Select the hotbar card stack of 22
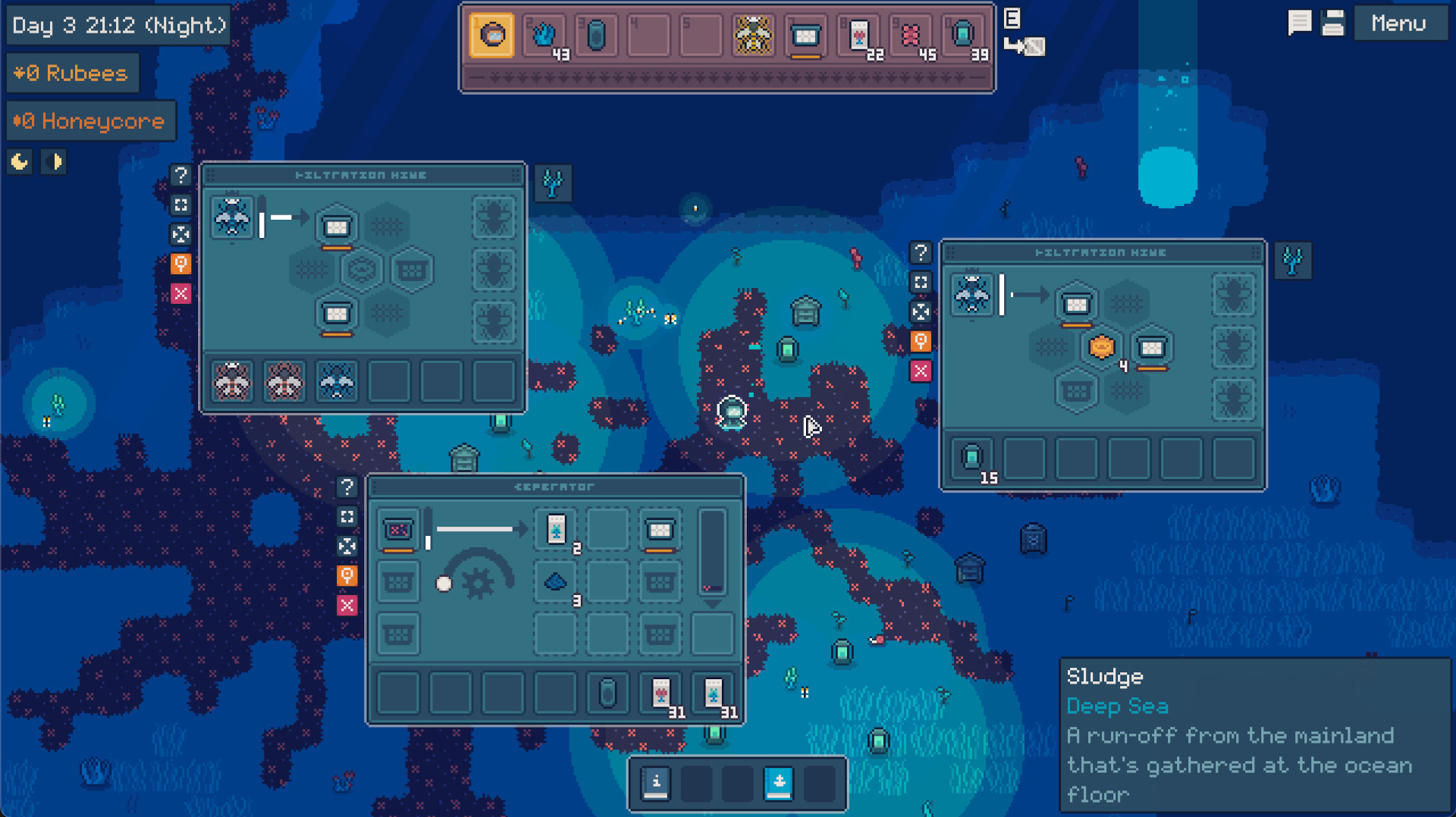The image size is (1456, 817). click(858, 35)
